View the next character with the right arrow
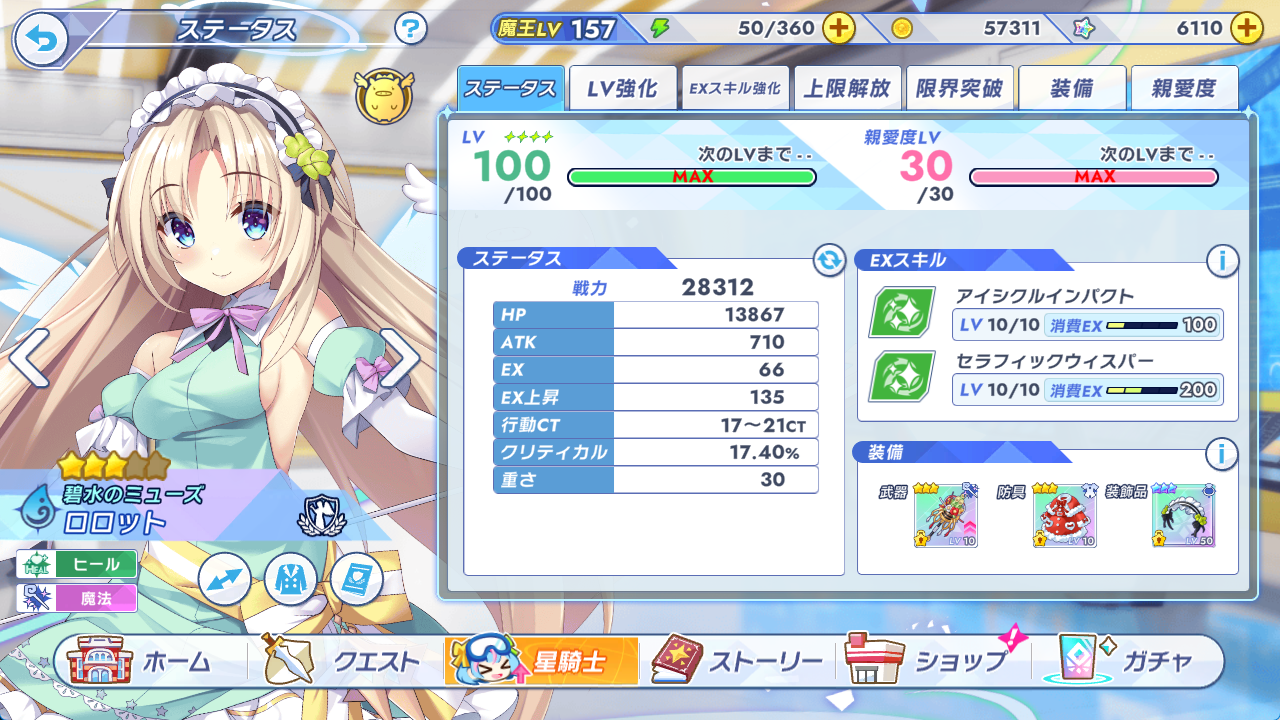The width and height of the screenshot is (1280, 720). [400, 357]
